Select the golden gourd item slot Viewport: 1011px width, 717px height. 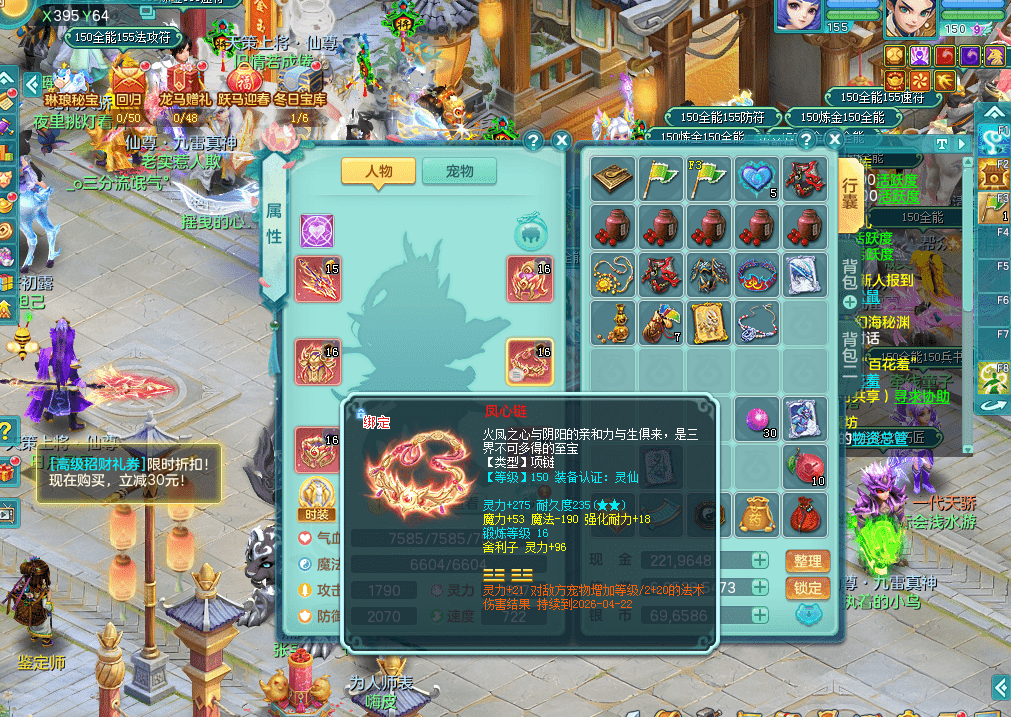point(612,322)
